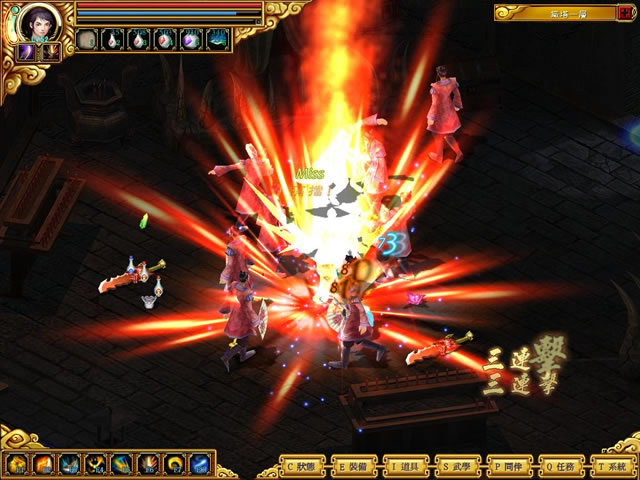This screenshot has height=480, width=640.
Task: Select the orange flame buff icon under portrait
Action: coord(48,51)
